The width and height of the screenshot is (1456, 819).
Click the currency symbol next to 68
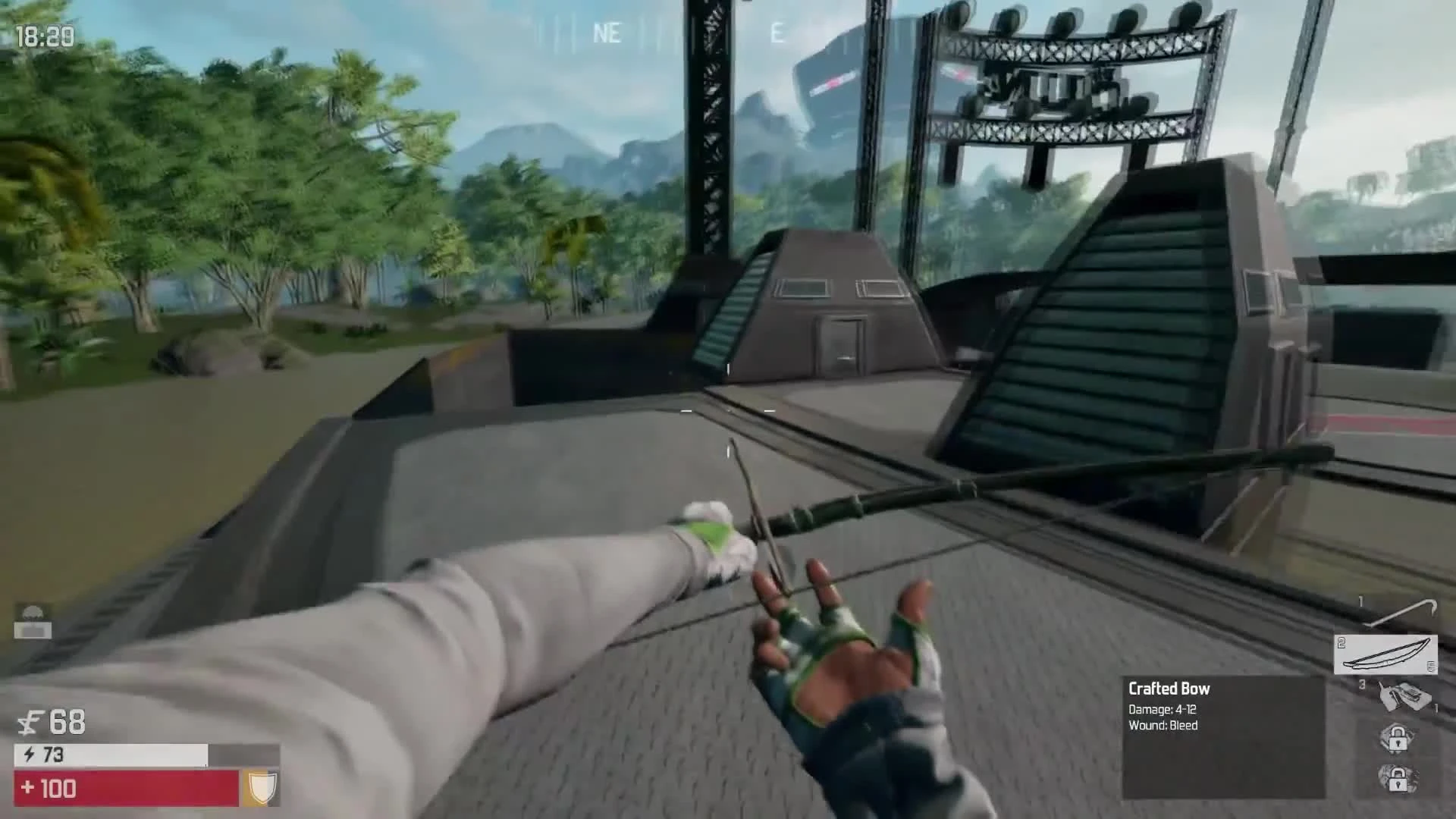pyautogui.click(x=29, y=722)
